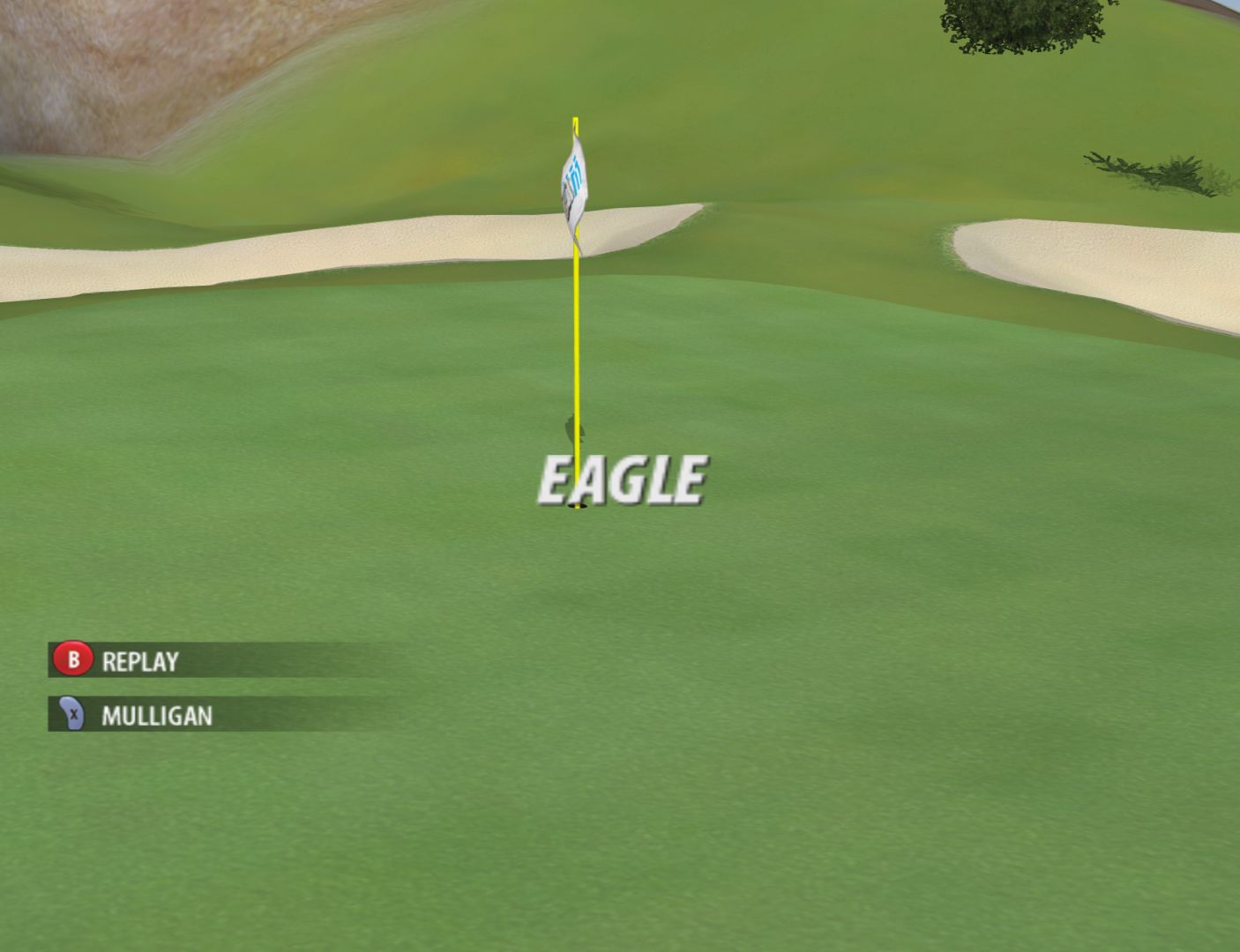
Task: Choose the Mulligan option
Action: pos(155,715)
